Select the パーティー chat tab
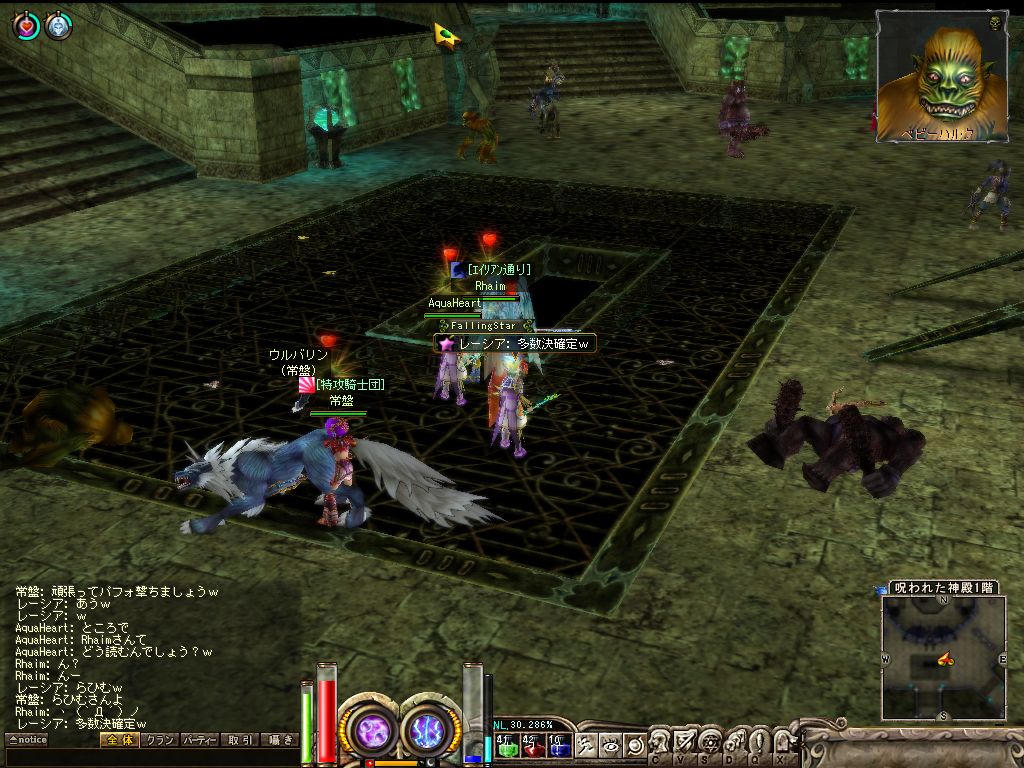 [x=200, y=740]
